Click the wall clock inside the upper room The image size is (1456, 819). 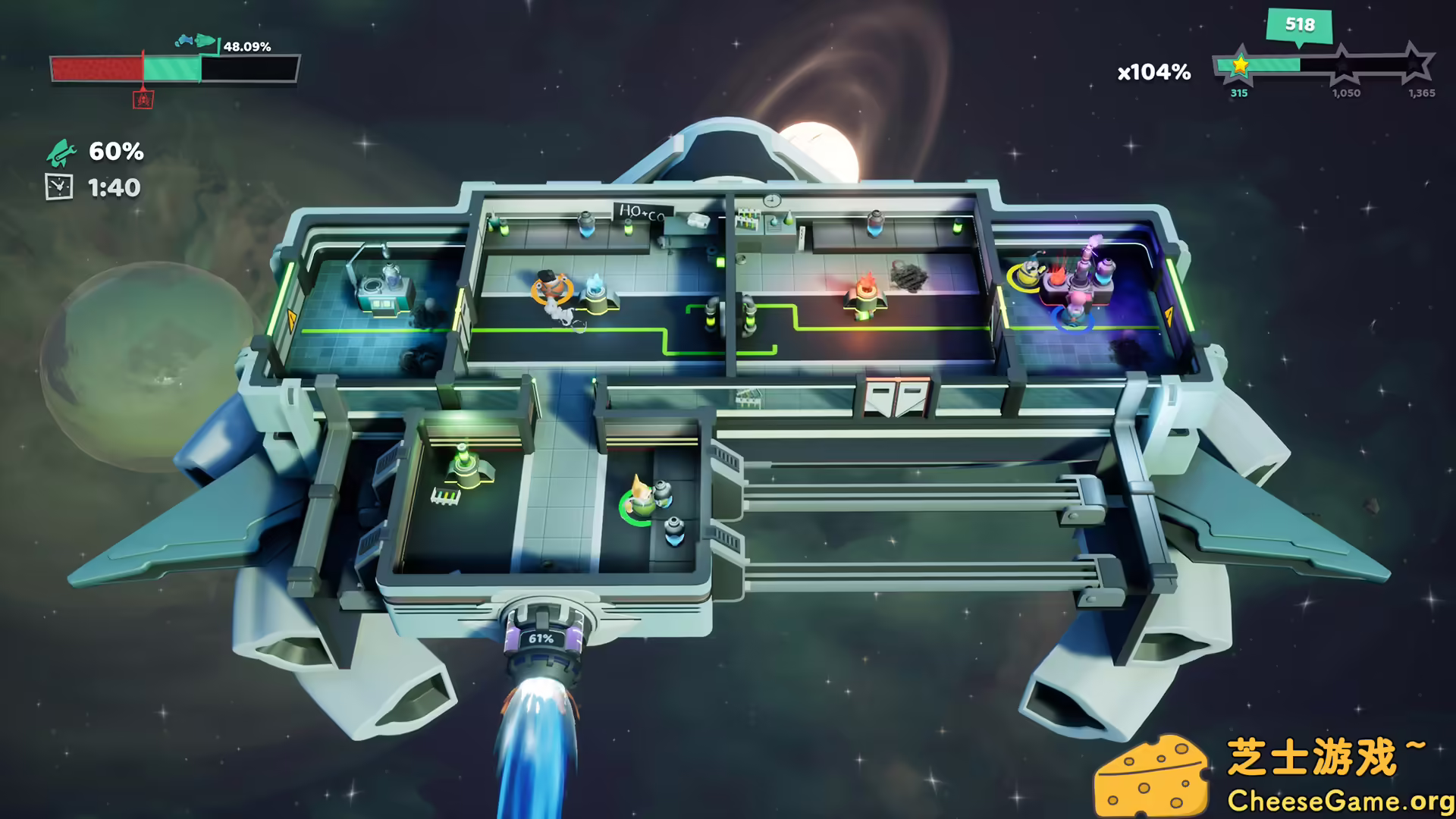tap(771, 199)
